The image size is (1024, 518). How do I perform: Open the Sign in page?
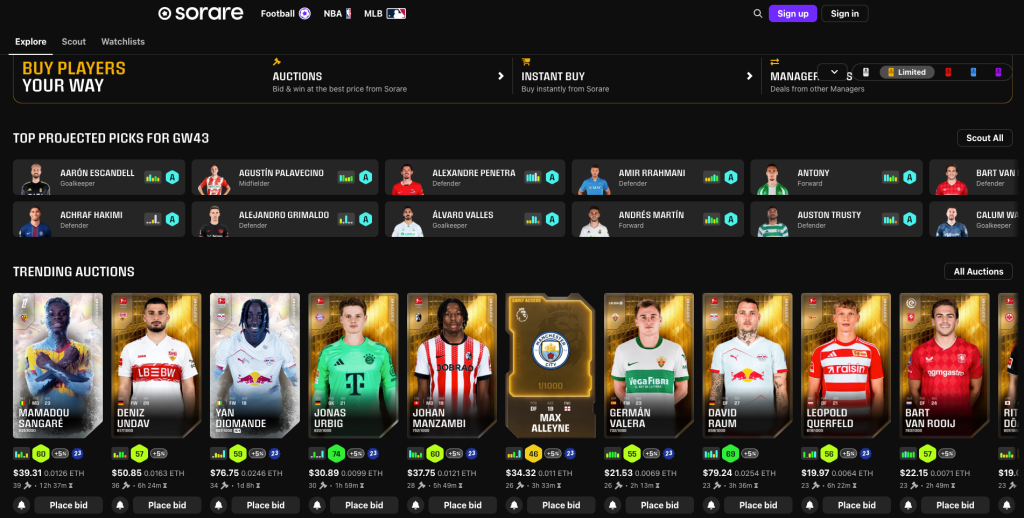[x=844, y=14]
